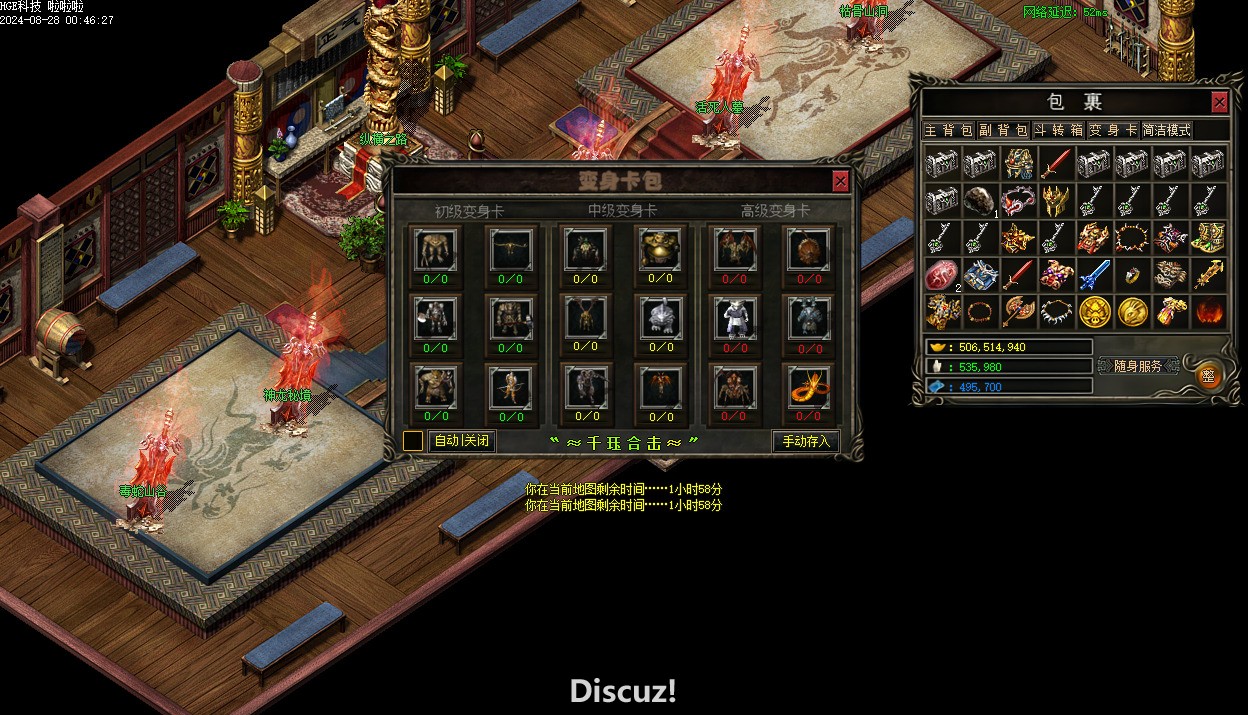This screenshot has width=1248, height=715.
Task: Close the 包裹 inventory window
Action: pyautogui.click(x=1219, y=102)
